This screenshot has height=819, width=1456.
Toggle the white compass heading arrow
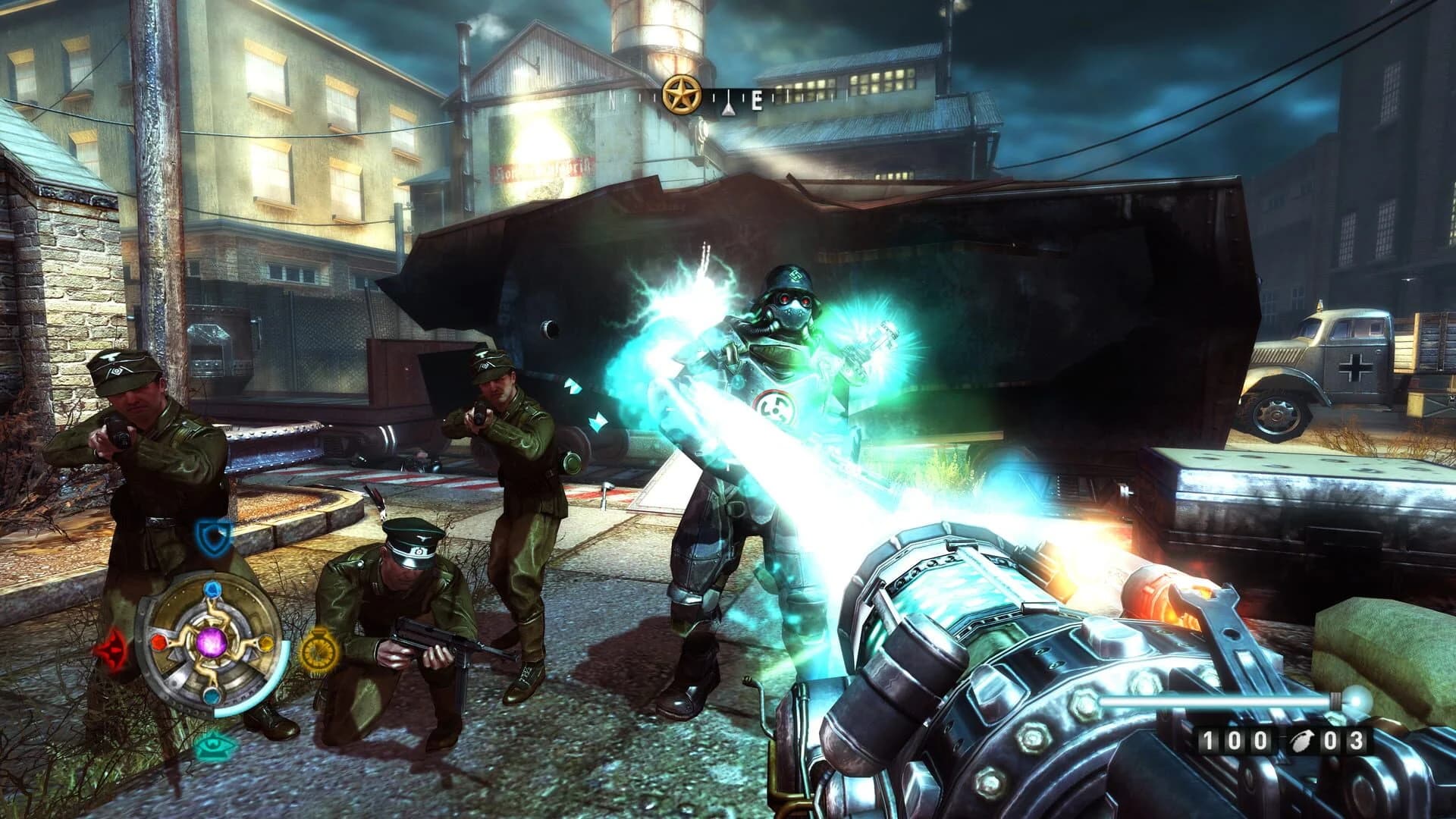tap(729, 103)
